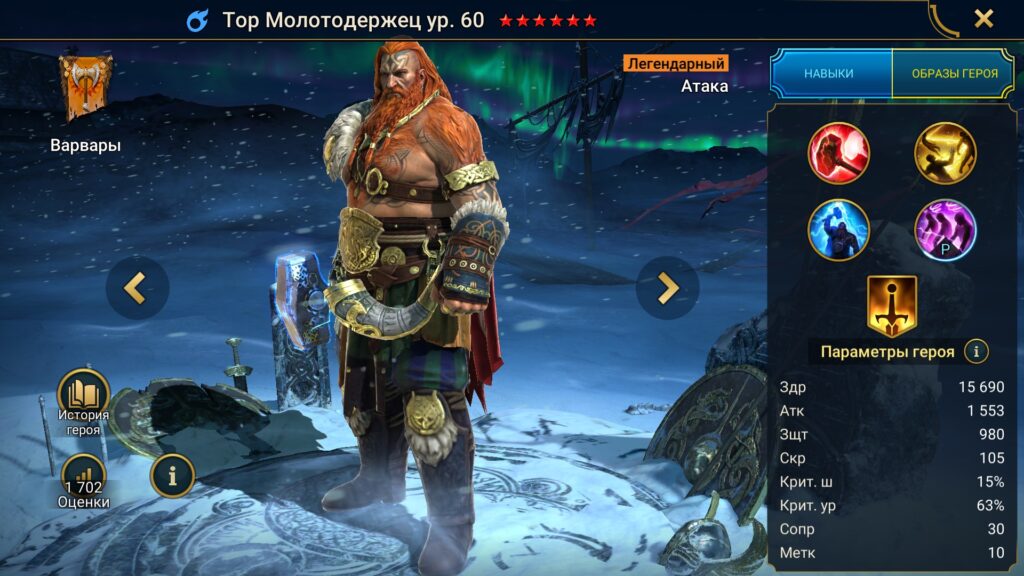Select the blue lightning skill icon
1024x576 pixels.
(x=838, y=229)
